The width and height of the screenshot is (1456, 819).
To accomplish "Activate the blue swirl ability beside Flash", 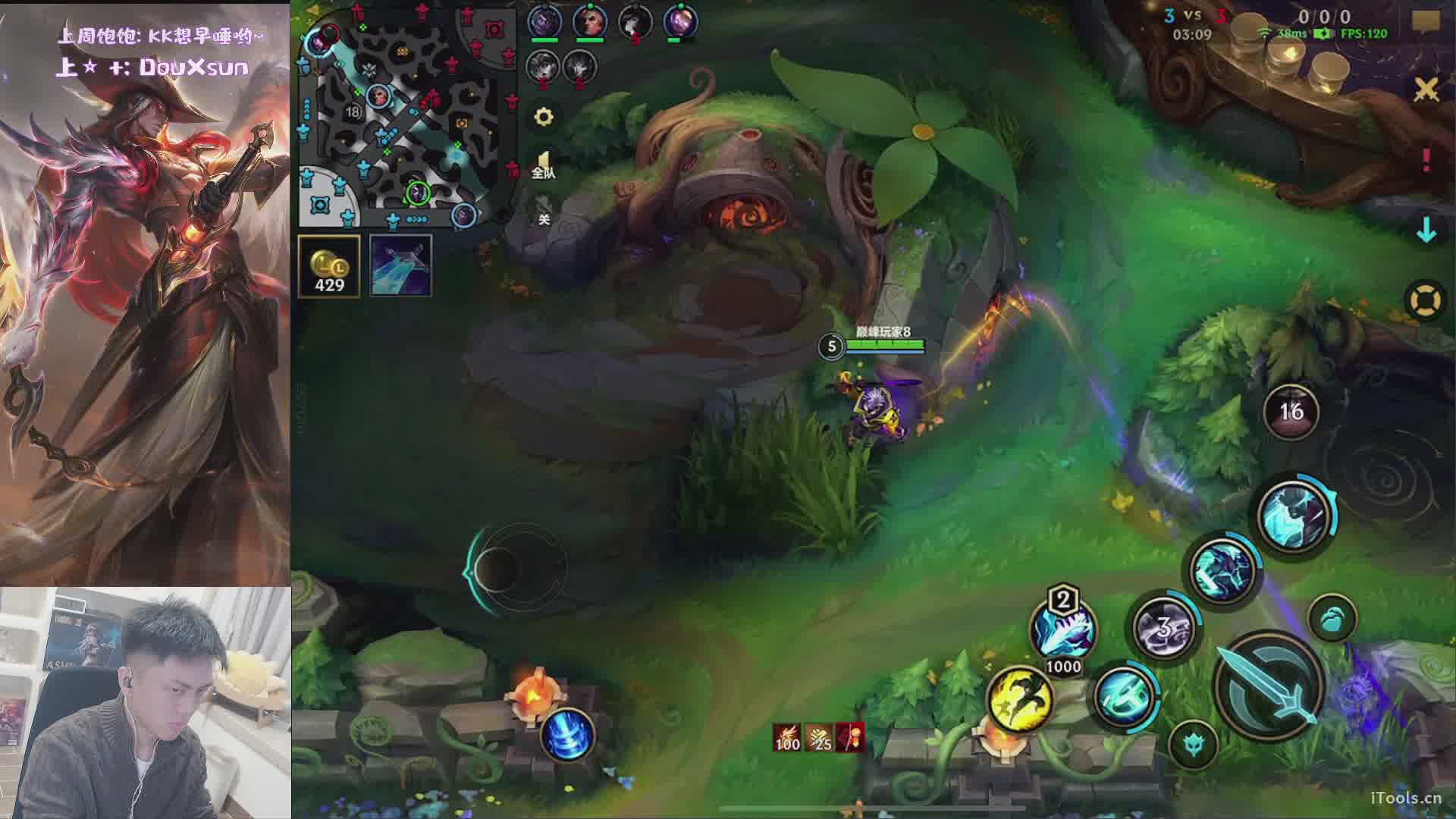I will pos(1125,696).
